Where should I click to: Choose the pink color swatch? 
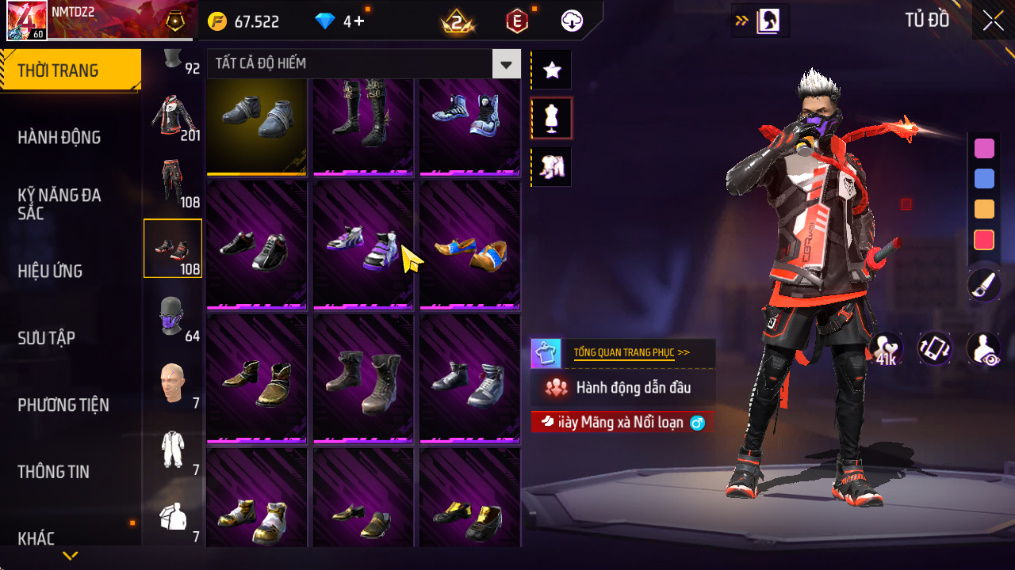pos(984,149)
